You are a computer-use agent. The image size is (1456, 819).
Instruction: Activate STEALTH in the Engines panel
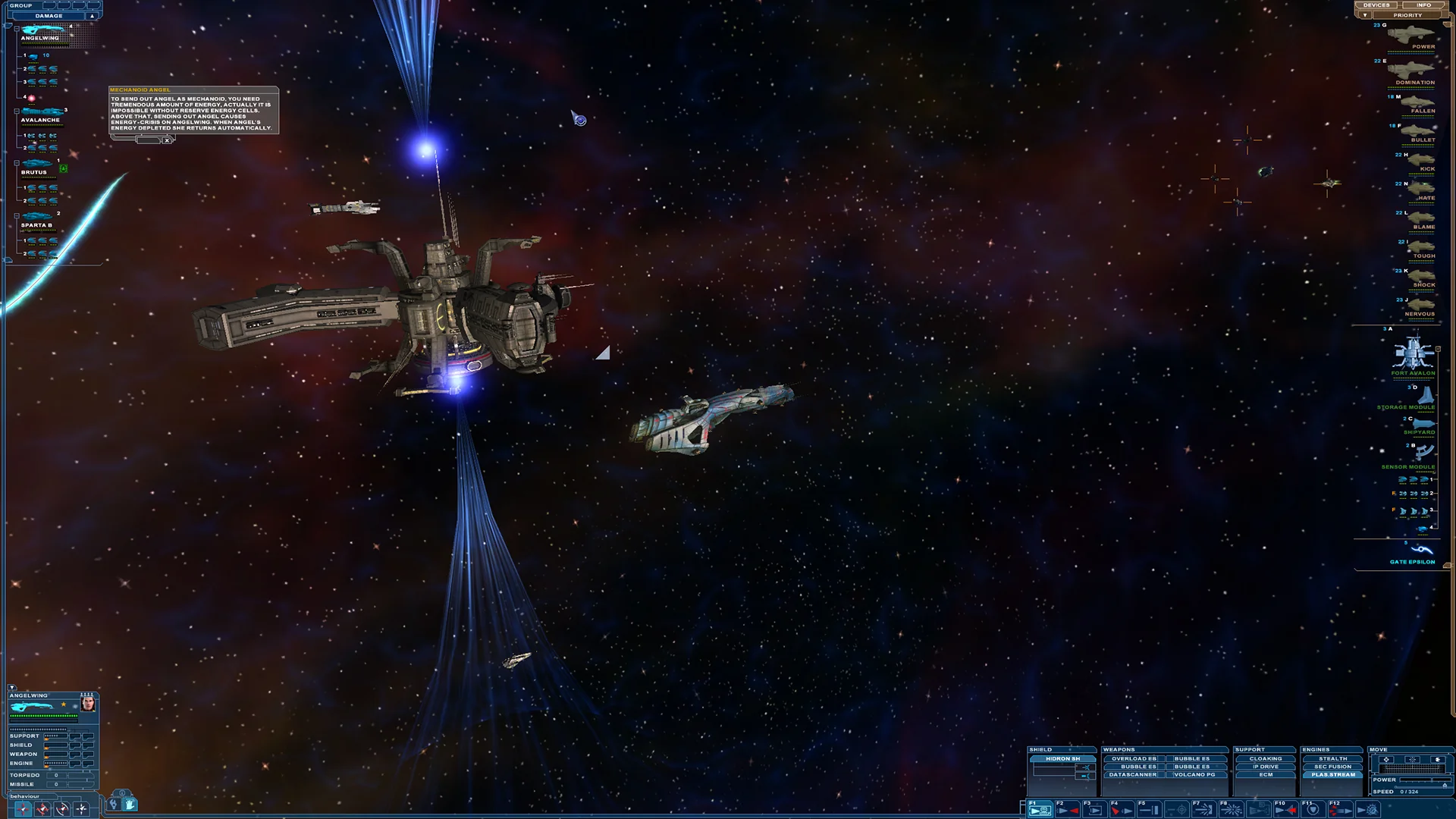tap(1332, 758)
